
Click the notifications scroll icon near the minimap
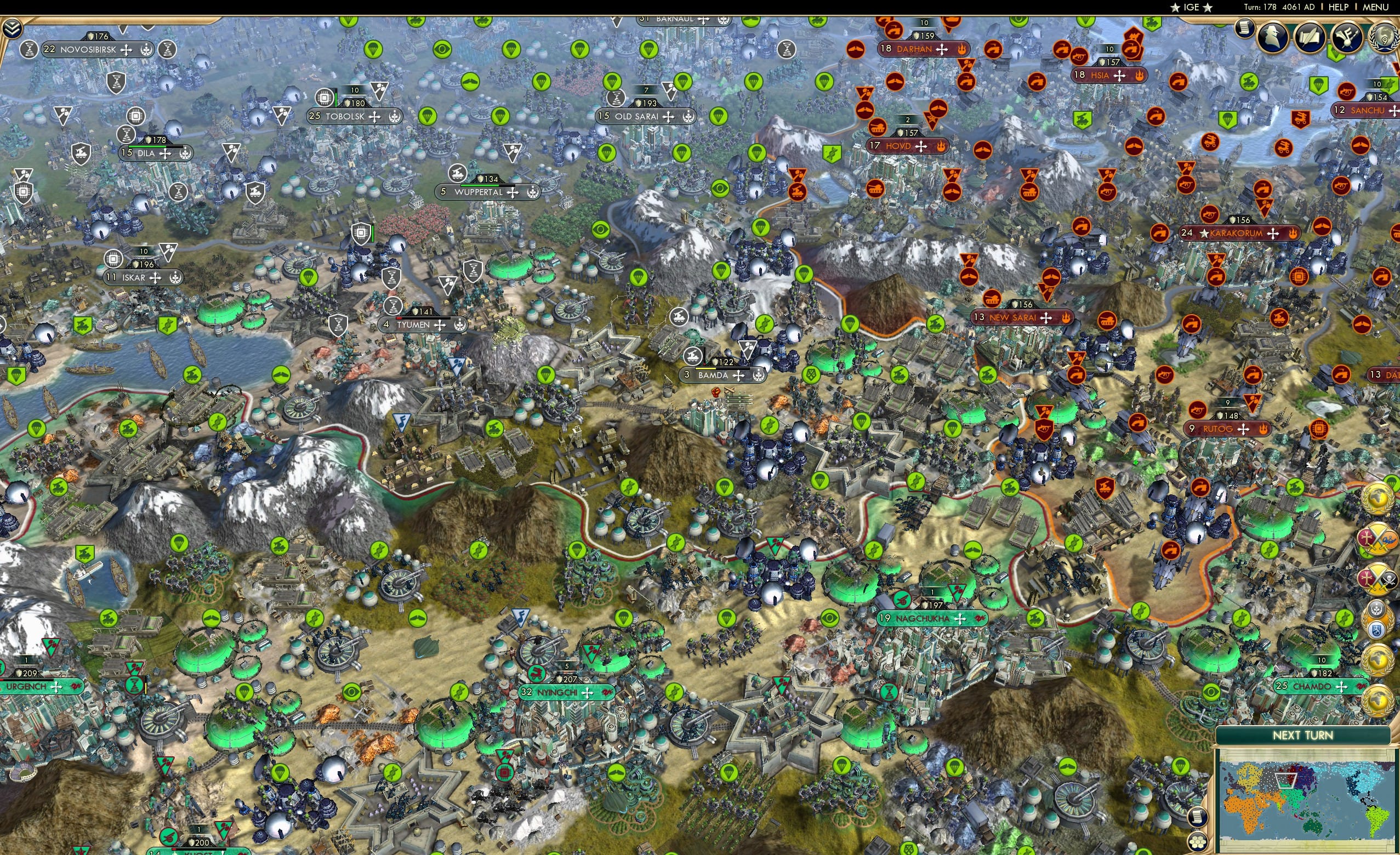click(x=1198, y=817)
